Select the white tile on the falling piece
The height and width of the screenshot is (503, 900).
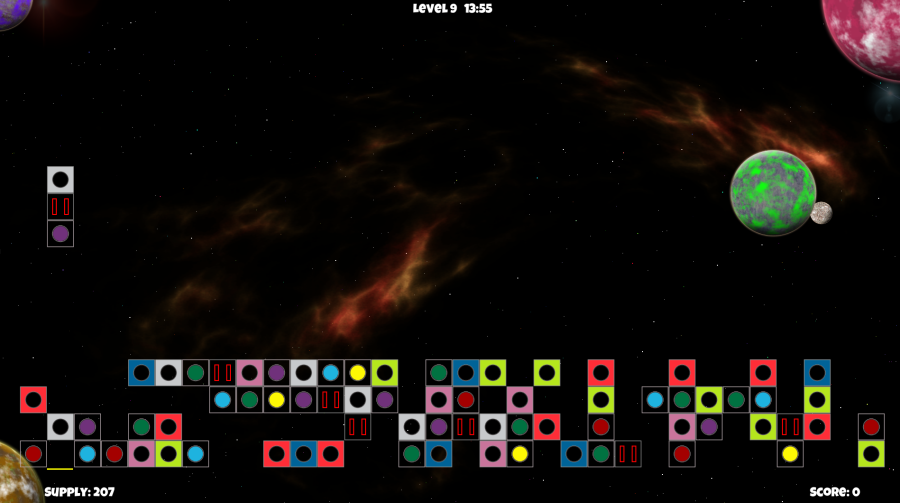[x=60, y=180]
